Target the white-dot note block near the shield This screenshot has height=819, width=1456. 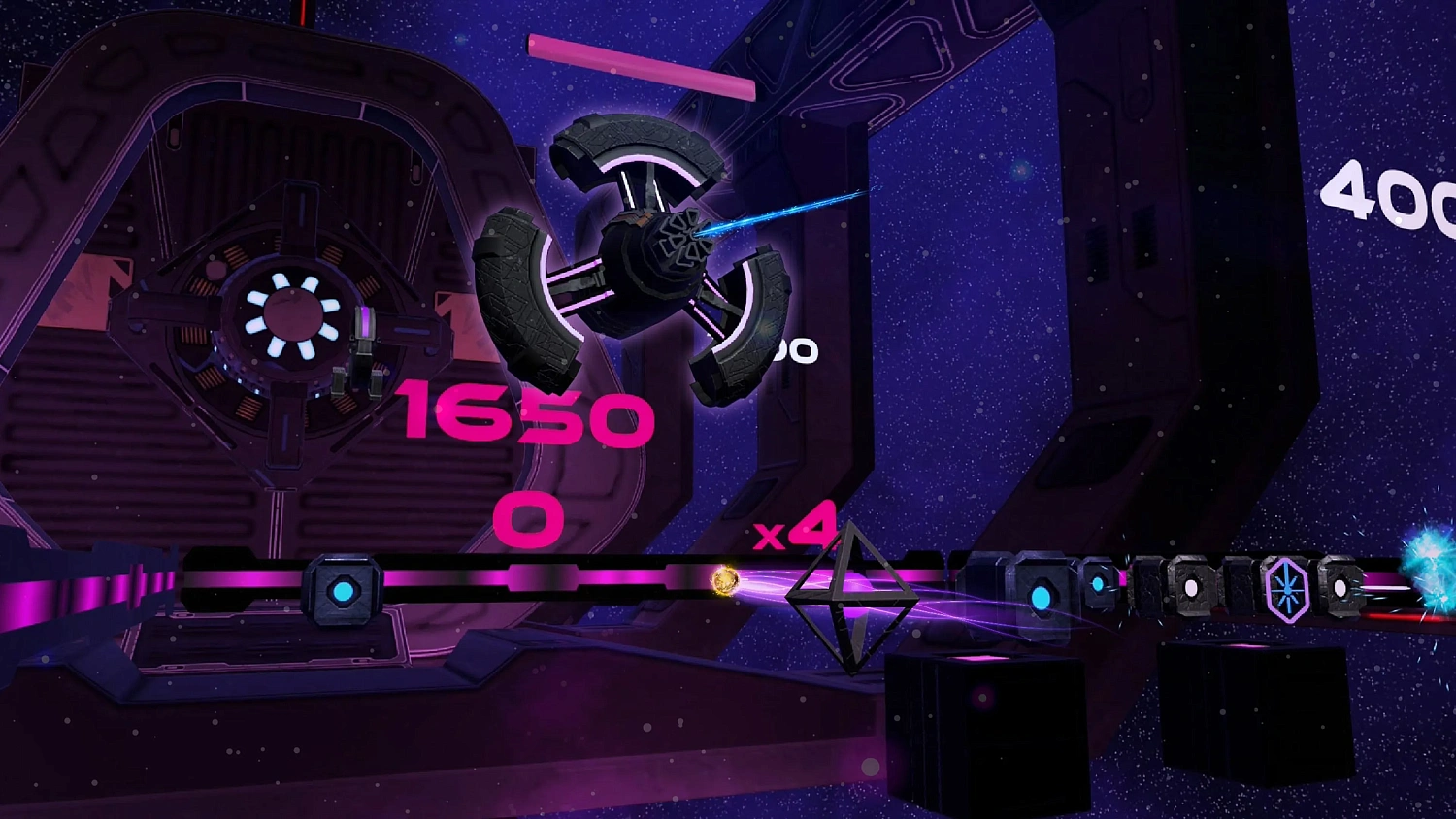coord(1192,590)
